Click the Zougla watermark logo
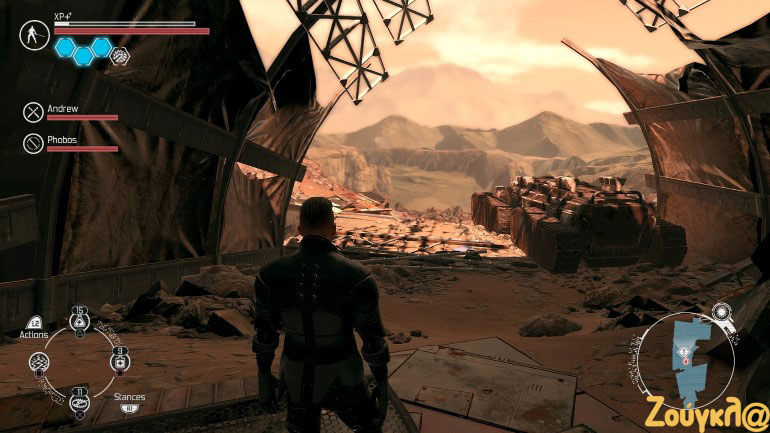This screenshot has width=770, height=433. point(707,409)
